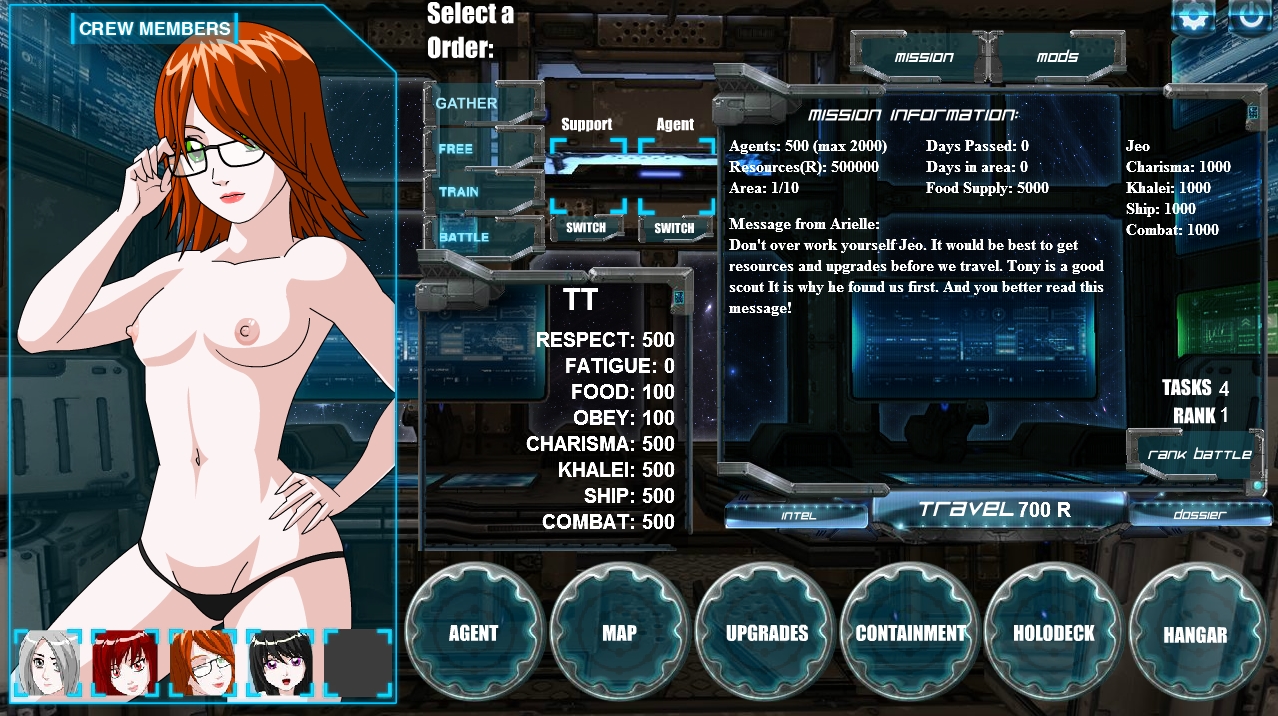This screenshot has width=1278, height=716.
Task: Select the Free order
Action: point(456,149)
